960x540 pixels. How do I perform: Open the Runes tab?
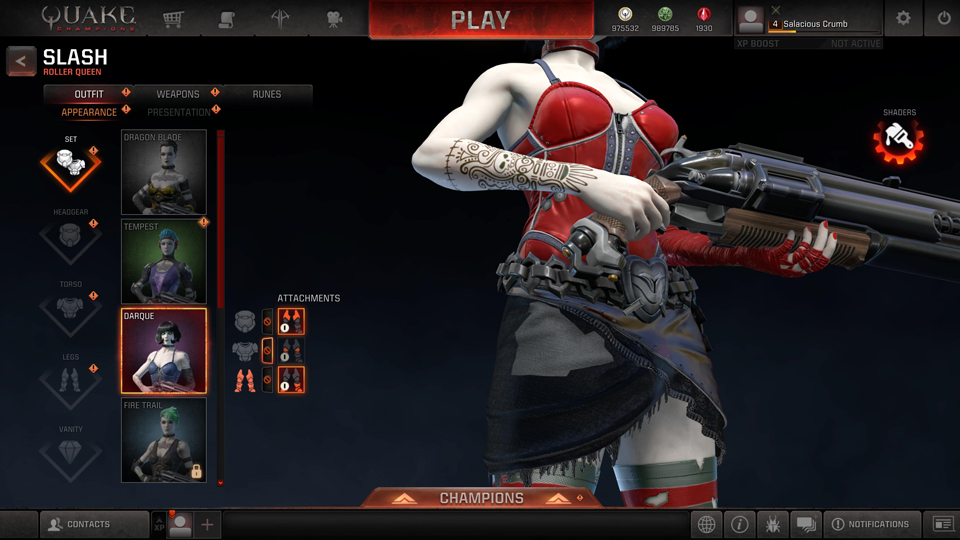point(266,94)
